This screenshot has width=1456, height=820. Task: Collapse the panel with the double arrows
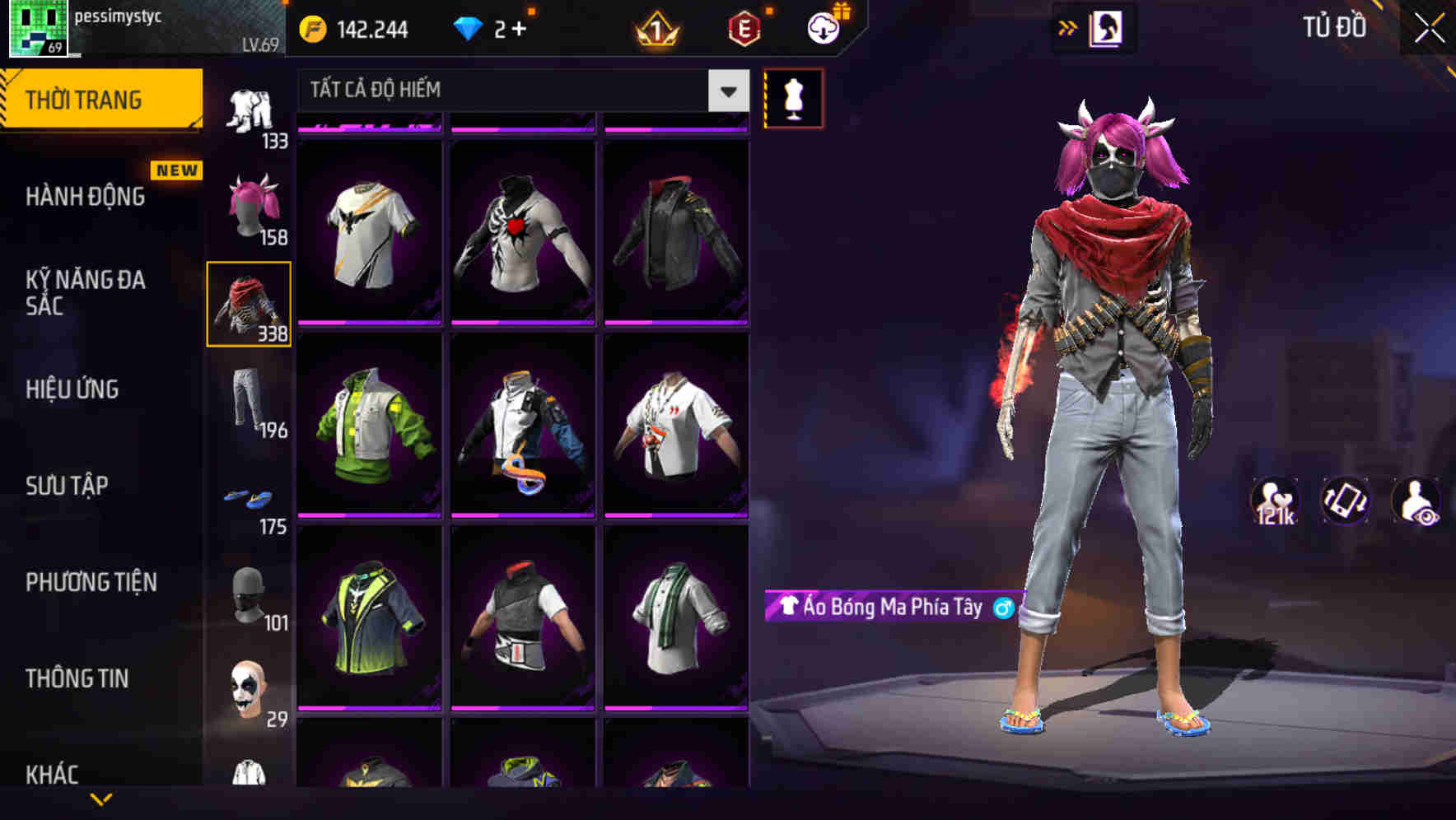pos(1067,27)
